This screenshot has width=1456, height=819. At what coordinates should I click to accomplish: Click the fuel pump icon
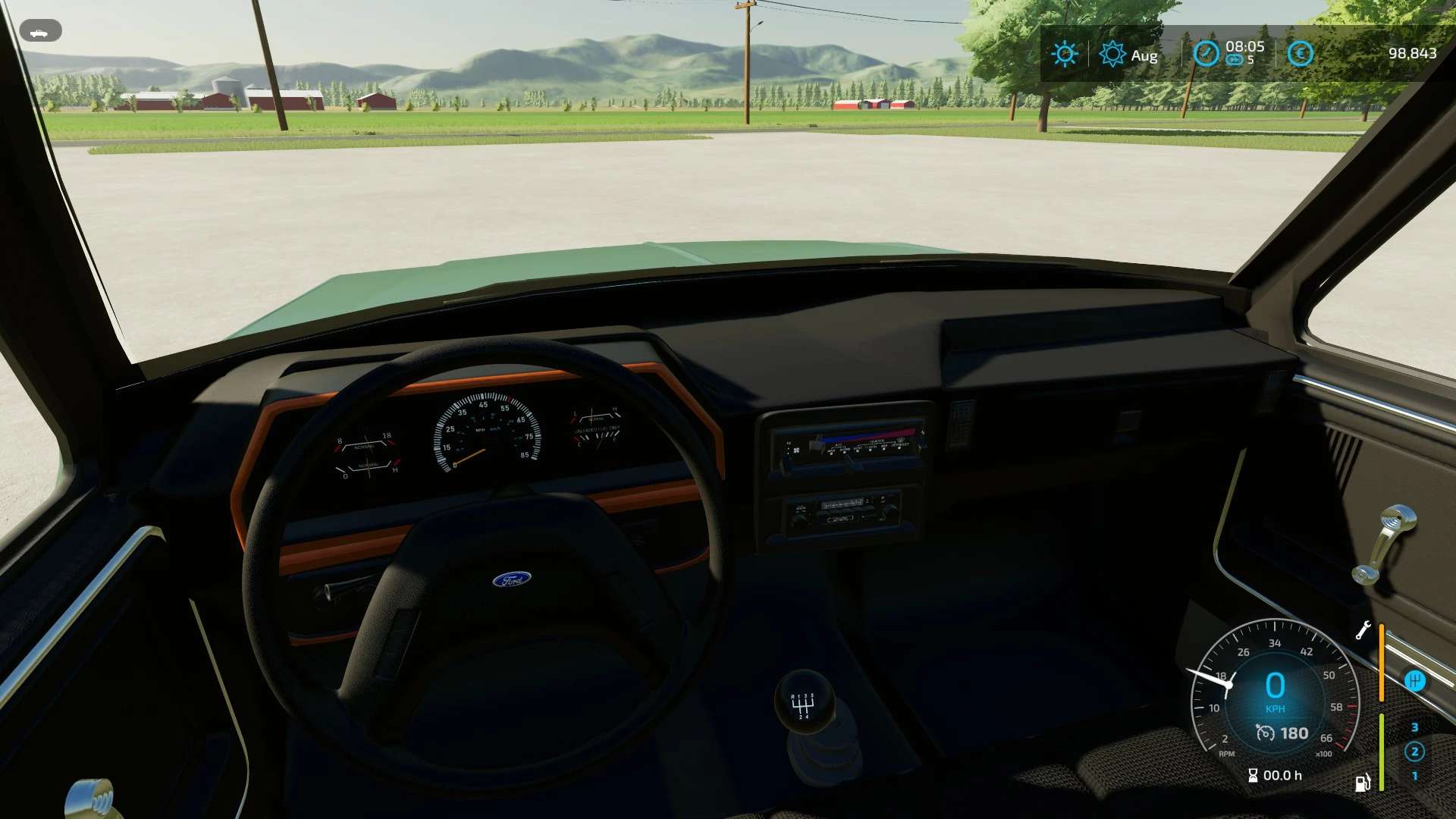click(x=1363, y=783)
